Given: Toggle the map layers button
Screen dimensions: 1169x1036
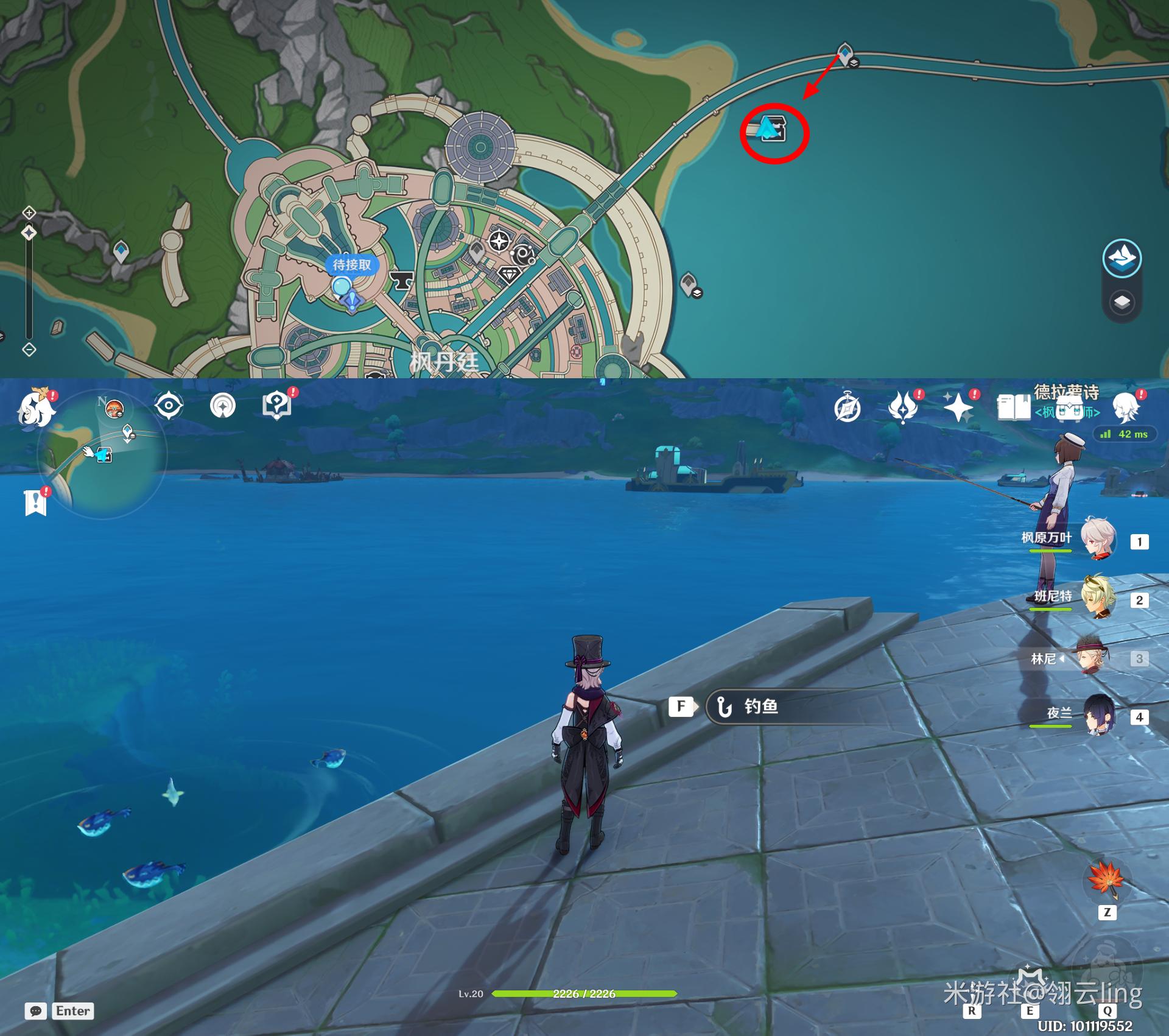Looking at the screenshot, I should click(1122, 302).
